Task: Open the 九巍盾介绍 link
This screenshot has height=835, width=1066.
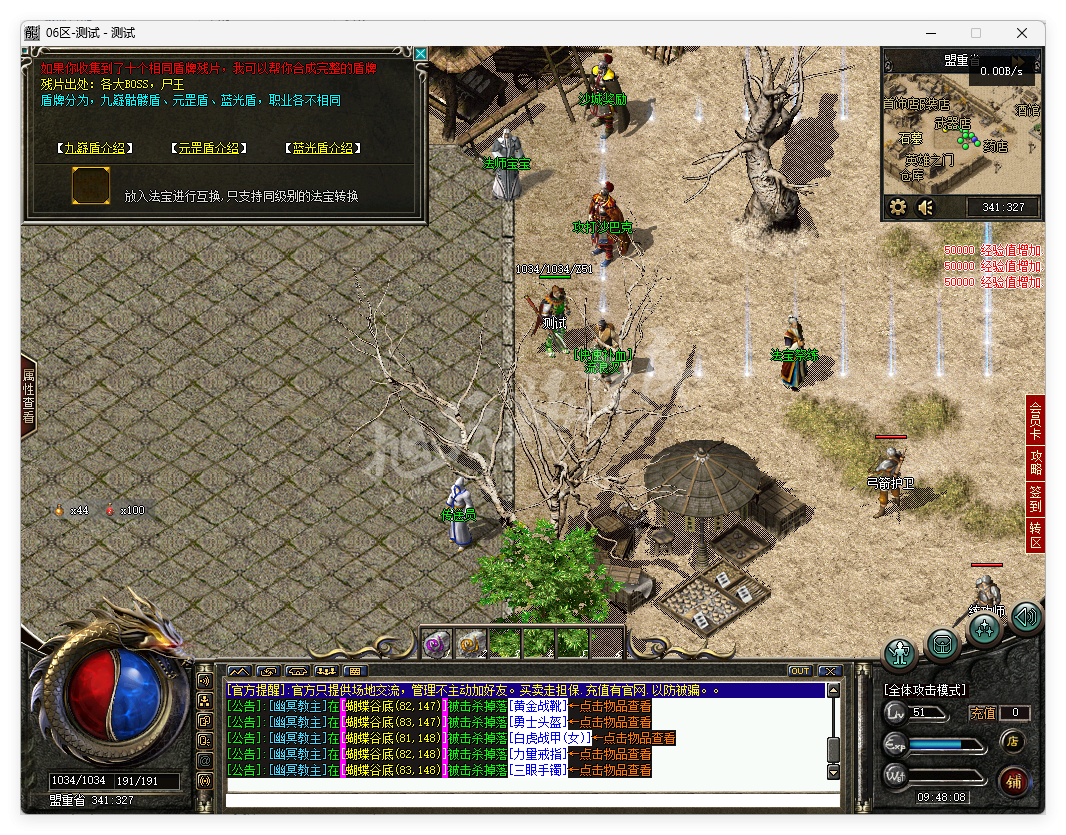Action: 95,148
